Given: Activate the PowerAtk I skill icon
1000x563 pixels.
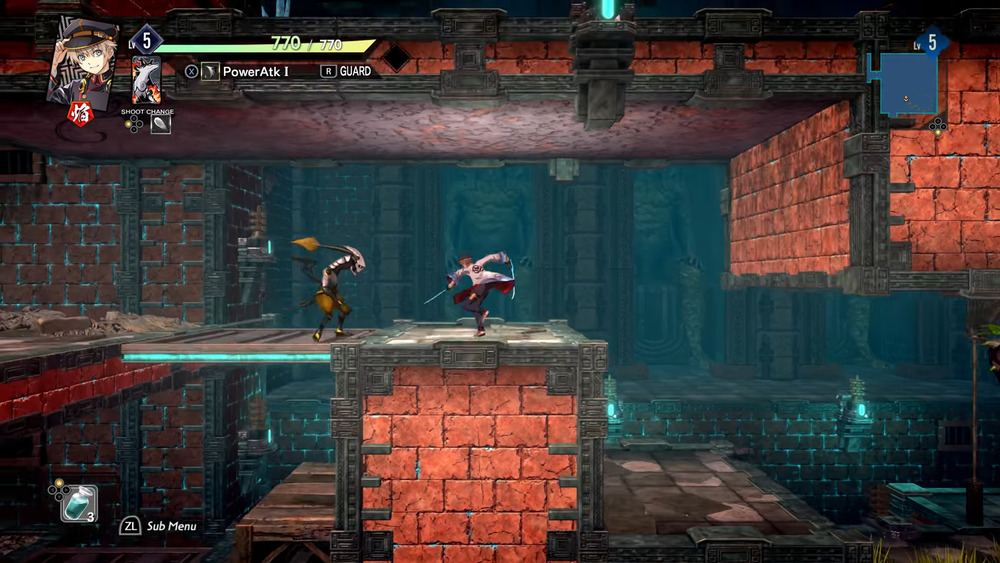Looking at the screenshot, I should point(210,71).
